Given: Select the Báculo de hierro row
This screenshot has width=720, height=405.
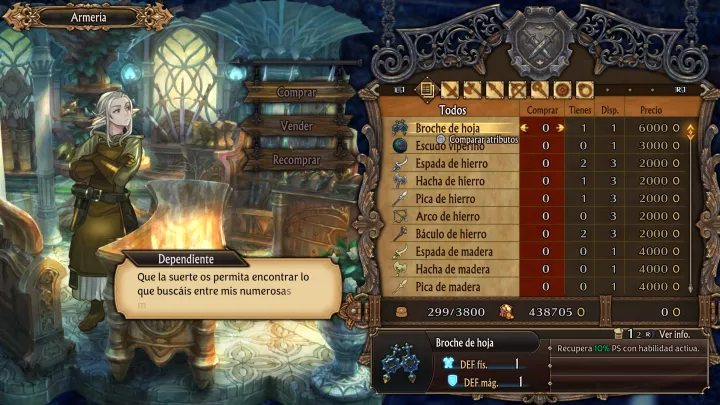Looking at the screenshot, I should [x=450, y=234].
